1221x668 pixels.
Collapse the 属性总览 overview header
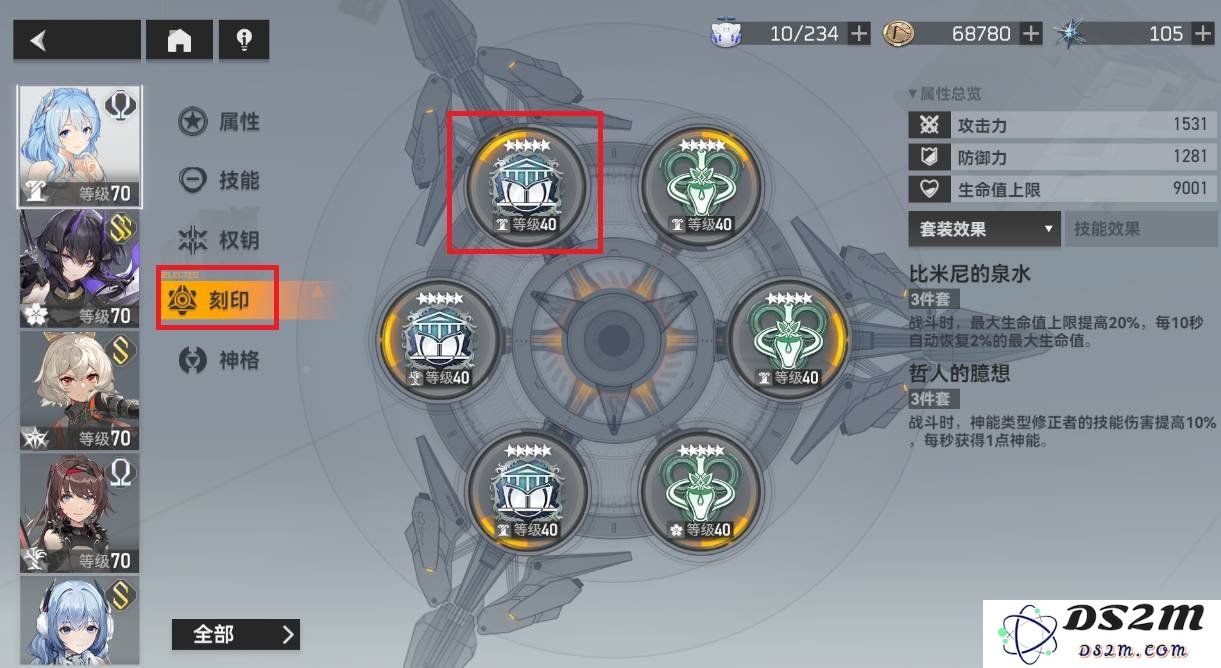coord(945,94)
